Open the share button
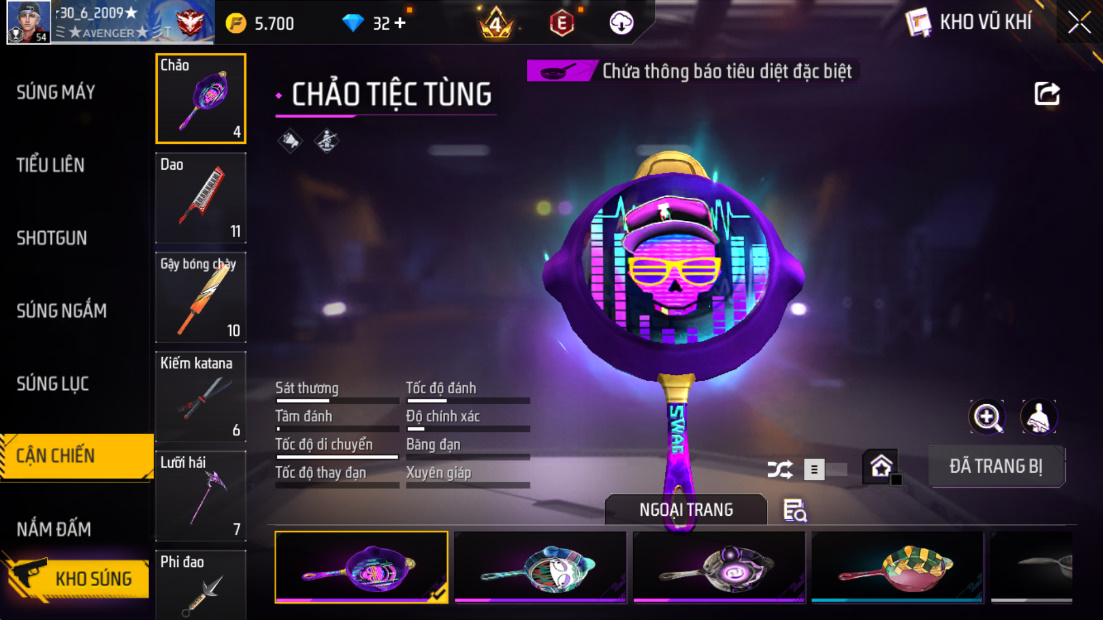This screenshot has height=620, width=1103. [x=1046, y=94]
